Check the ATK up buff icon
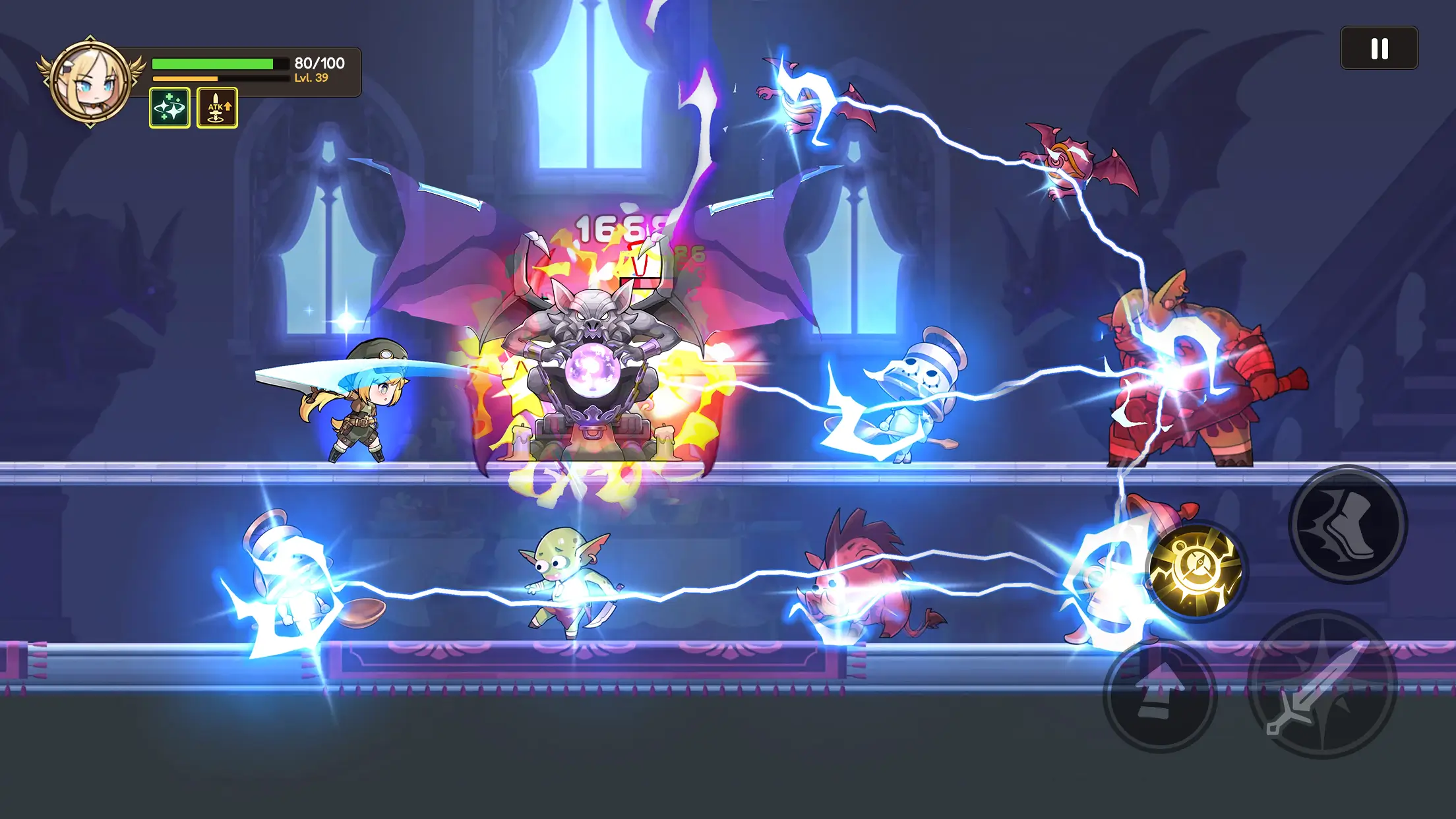The height and width of the screenshot is (819, 1456). 218,108
